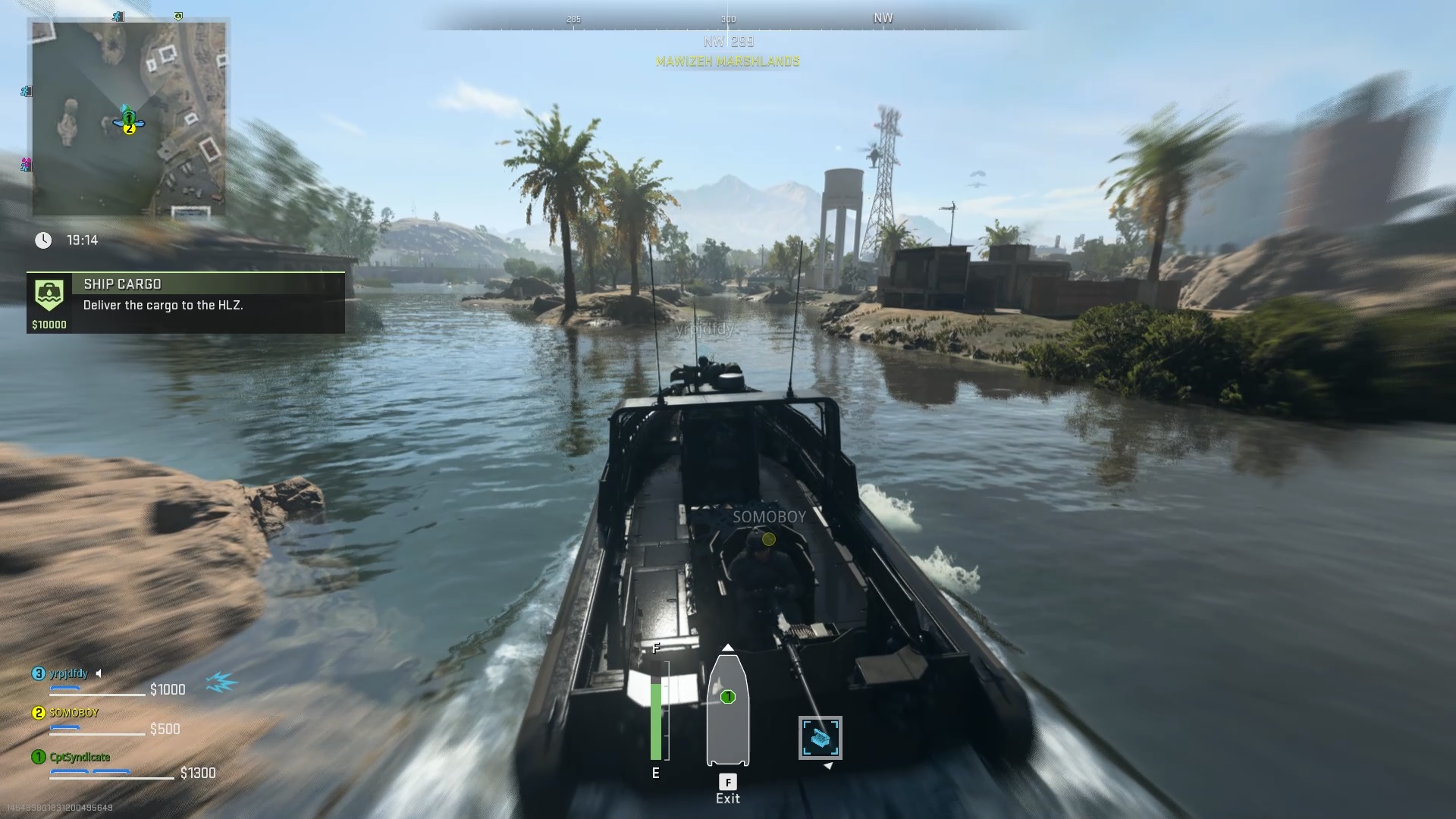1456x819 pixels.
Task: Click the clock icon beside timer 19:14
Action: coord(43,240)
